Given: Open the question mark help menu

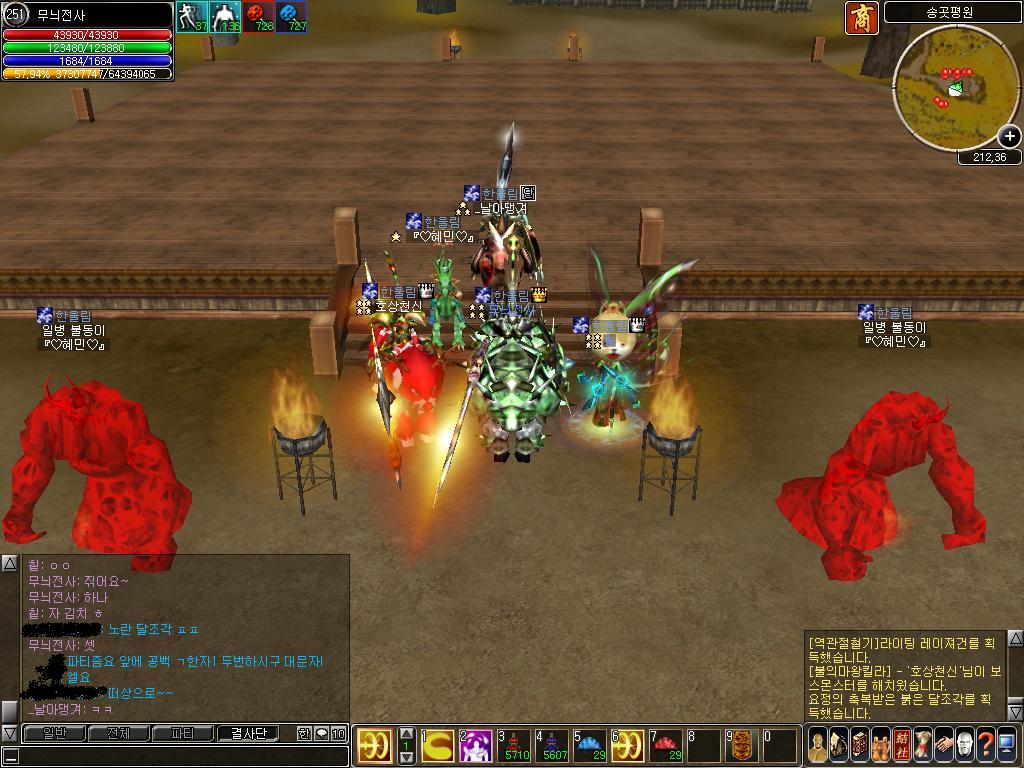Looking at the screenshot, I should 985,745.
